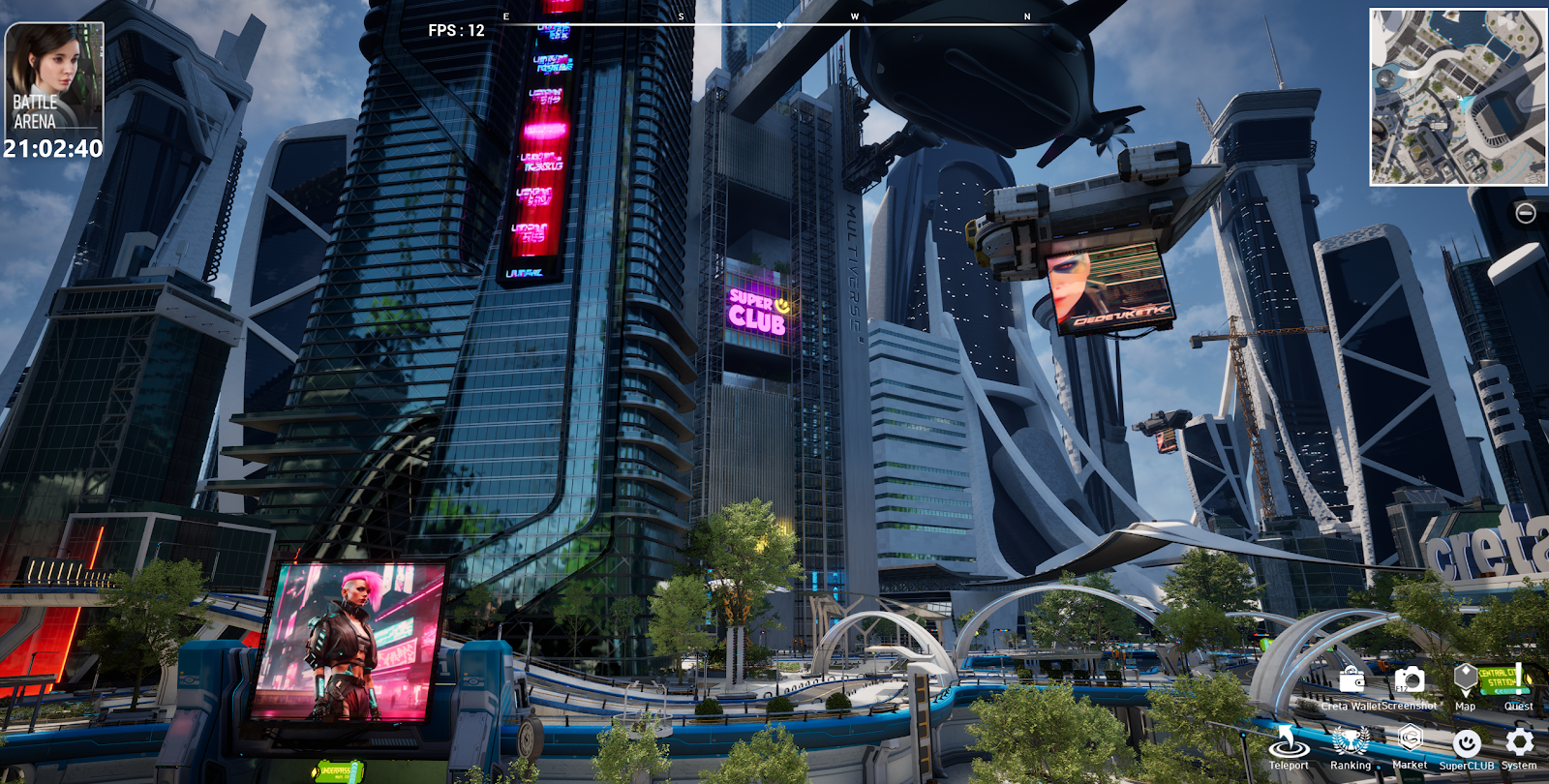Launch SuperCLUB smiley icon
The image size is (1549, 784).
click(1467, 743)
